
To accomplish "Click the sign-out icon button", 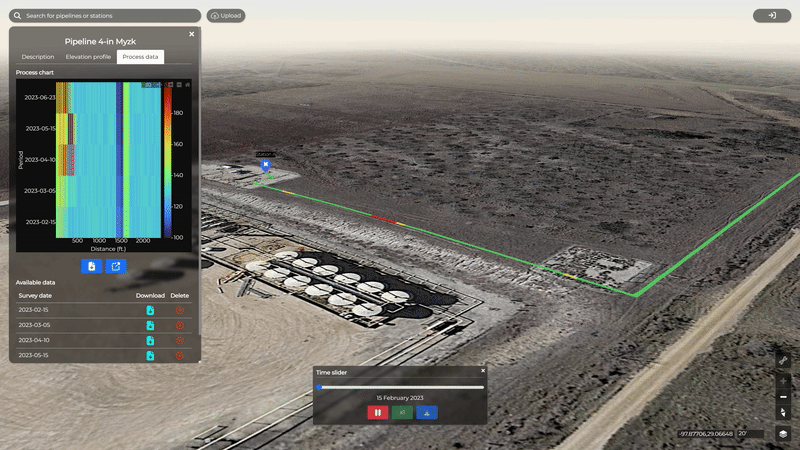I will 772,16.
